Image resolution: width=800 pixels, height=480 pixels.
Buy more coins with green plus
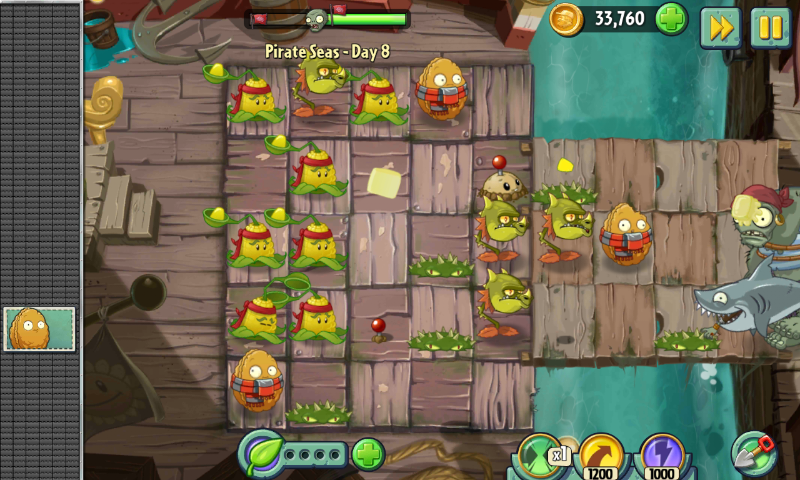671,19
